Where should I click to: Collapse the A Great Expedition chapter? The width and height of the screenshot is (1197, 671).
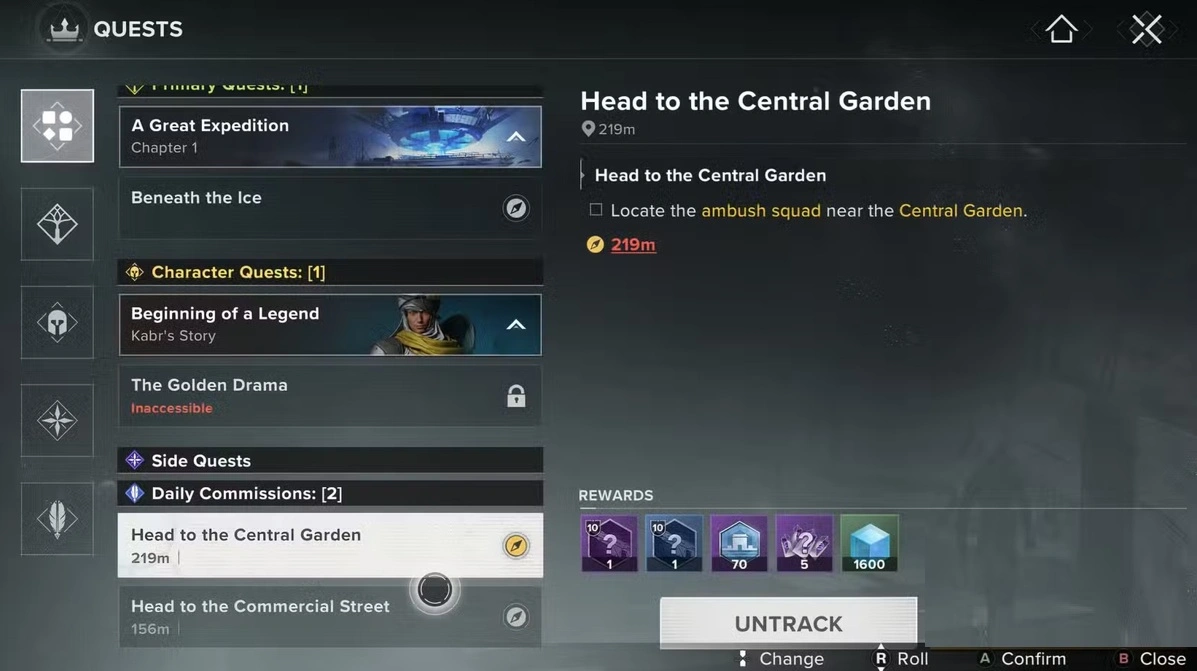(516, 137)
